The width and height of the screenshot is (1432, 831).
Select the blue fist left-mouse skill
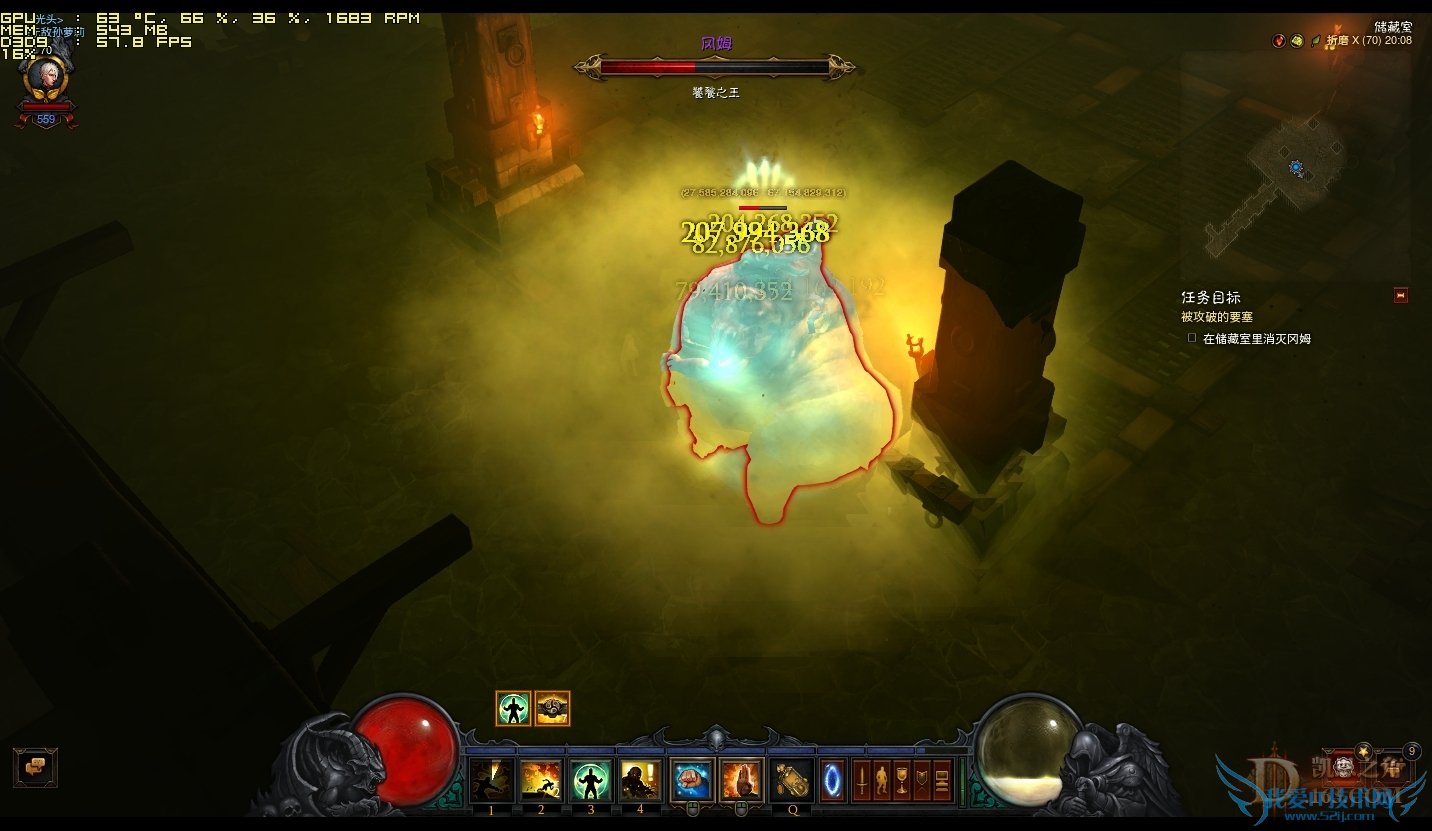click(692, 780)
